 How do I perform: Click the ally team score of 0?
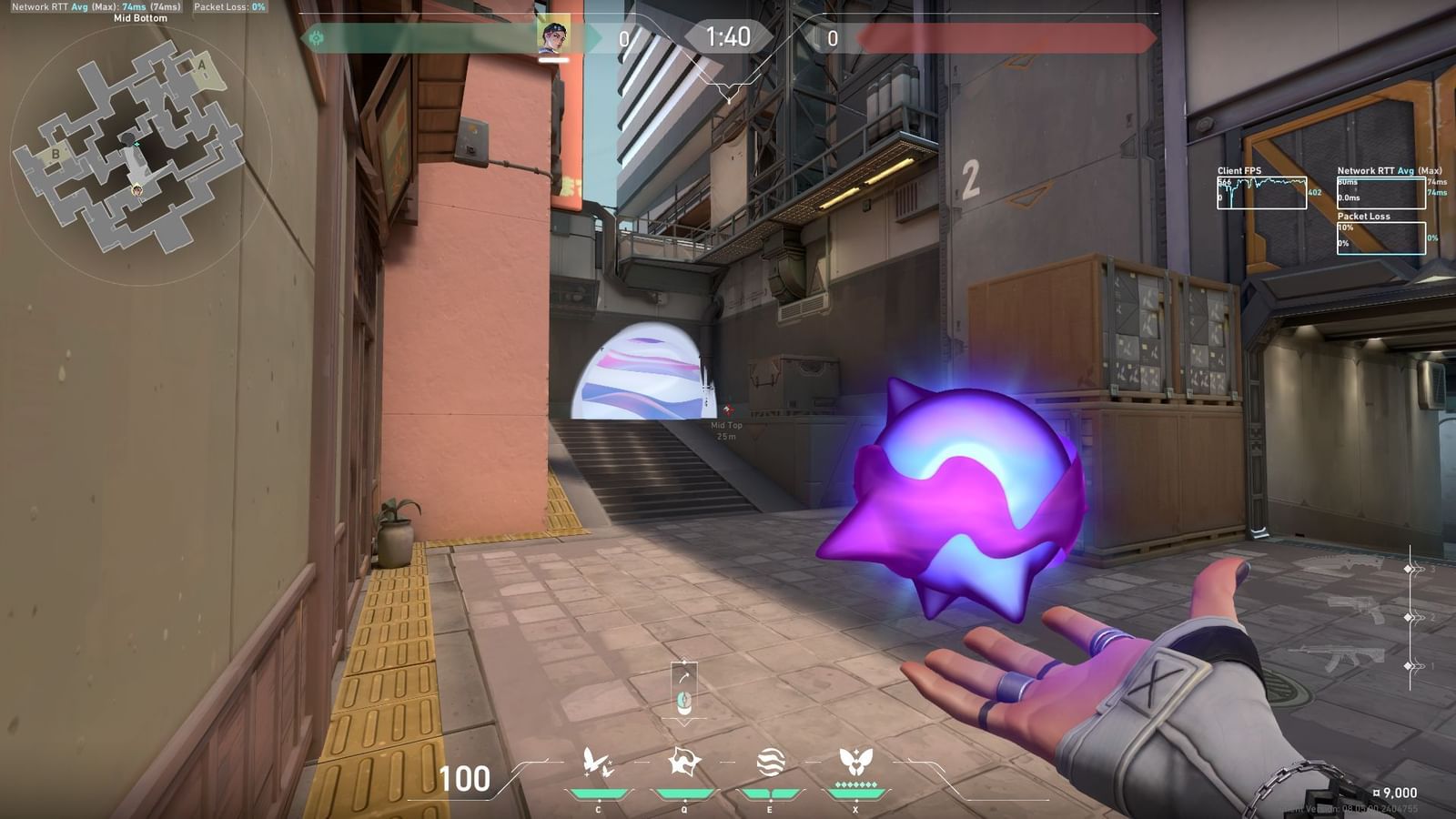[x=623, y=40]
